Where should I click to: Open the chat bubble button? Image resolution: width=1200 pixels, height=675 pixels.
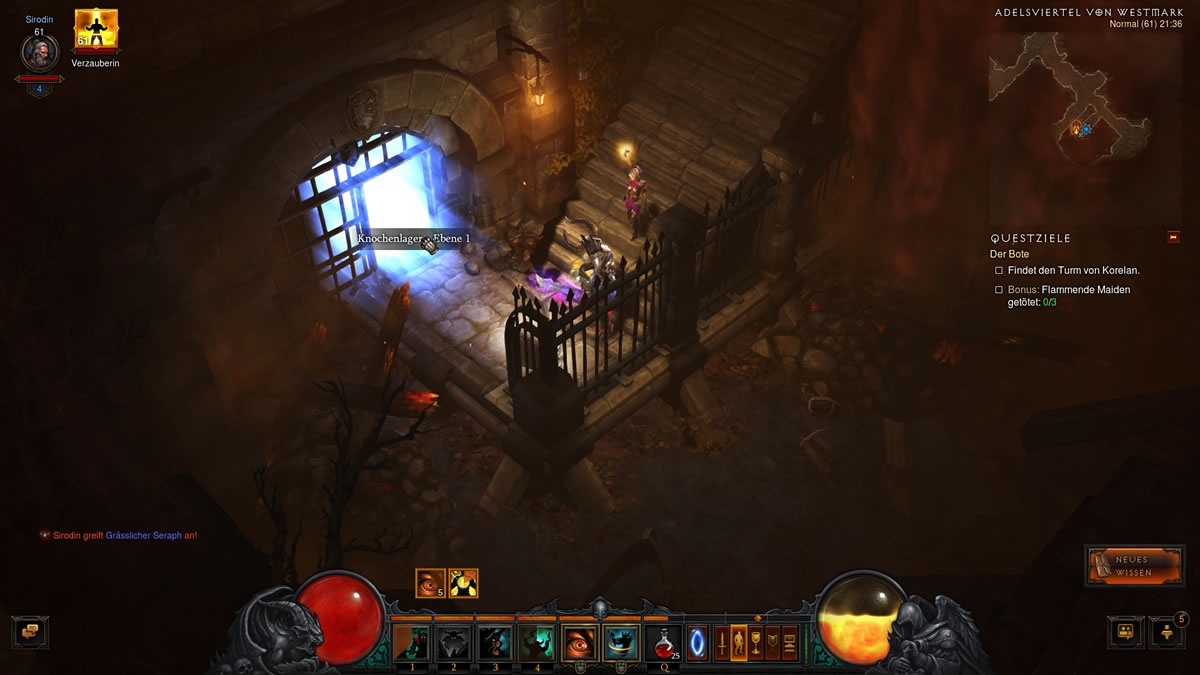coord(30,632)
